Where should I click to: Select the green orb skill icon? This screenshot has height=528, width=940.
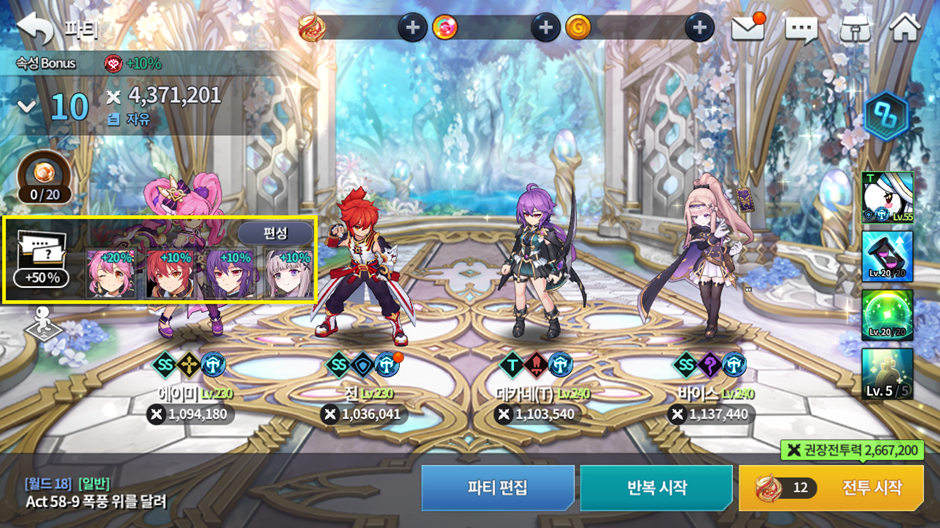point(887,315)
